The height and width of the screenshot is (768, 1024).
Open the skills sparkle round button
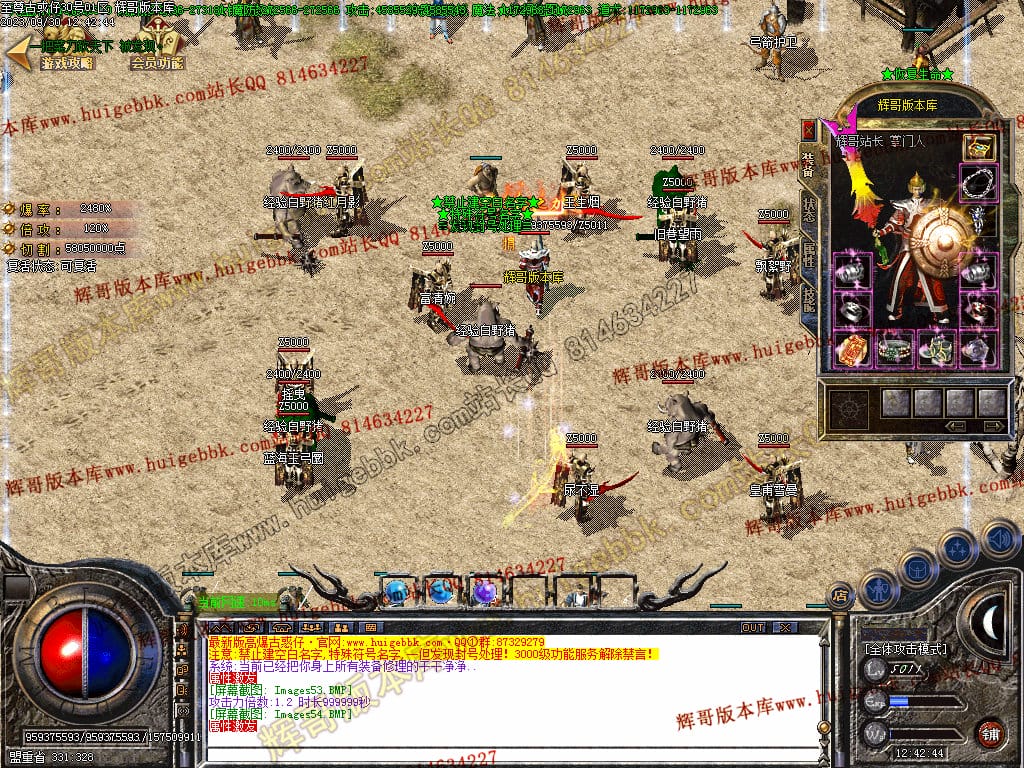point(957,548)
